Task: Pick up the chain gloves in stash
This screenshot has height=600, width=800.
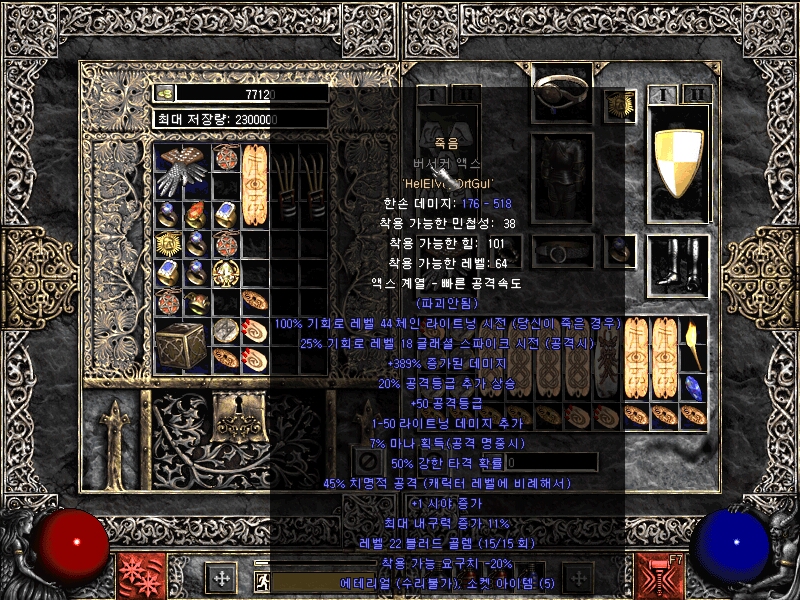Action: (x=182, y=162)
